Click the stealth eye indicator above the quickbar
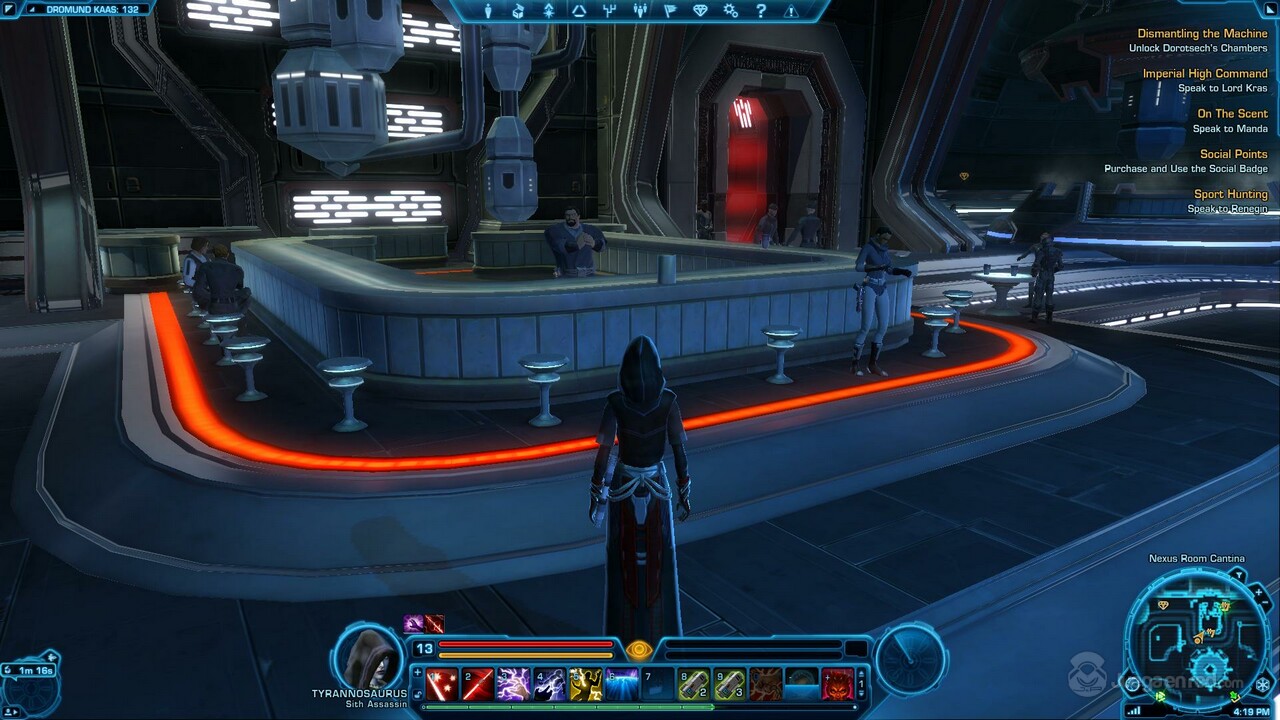 coord(641,650)
